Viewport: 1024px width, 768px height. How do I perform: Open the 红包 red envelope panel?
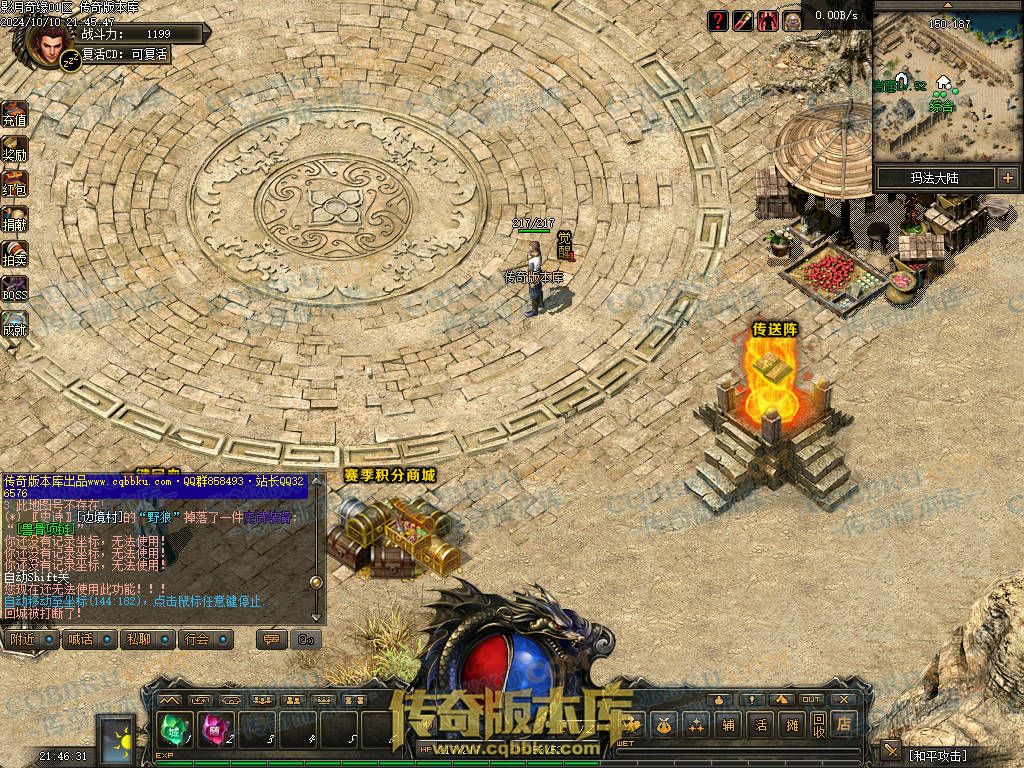click(x=14, y=184)
